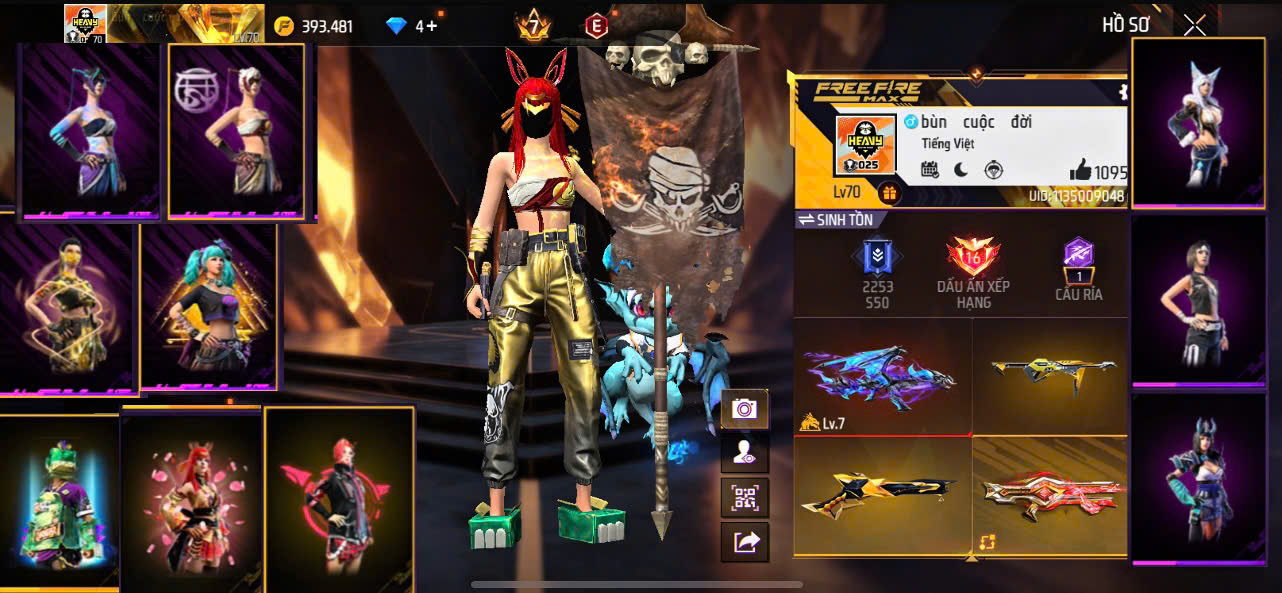Tap the camera screenshot button
Screen dimensions: 1282x593
click(x=744, y=408)
